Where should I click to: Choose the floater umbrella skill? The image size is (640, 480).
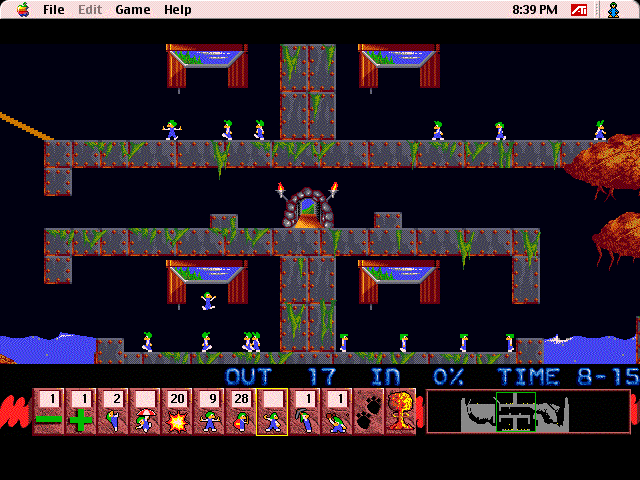pos(144,412)
